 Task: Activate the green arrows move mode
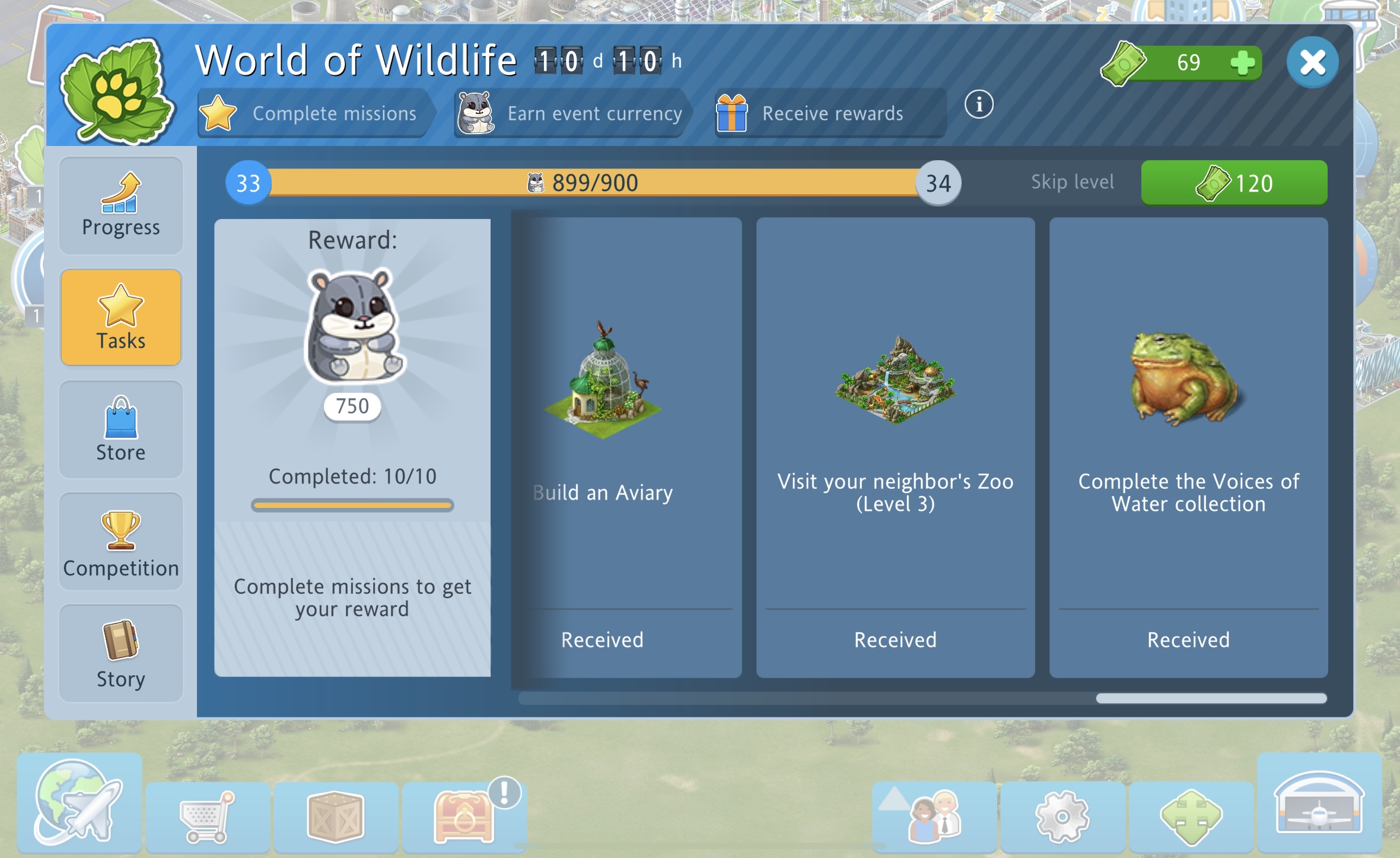click(x=1191, y=818)
